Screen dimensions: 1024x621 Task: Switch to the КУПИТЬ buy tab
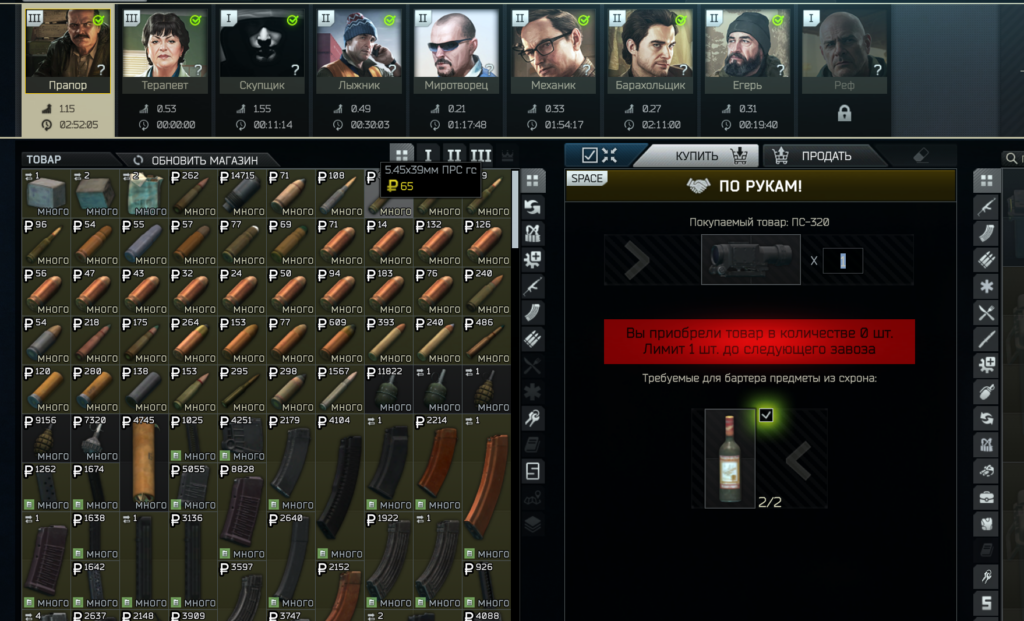tap(697, 156)
